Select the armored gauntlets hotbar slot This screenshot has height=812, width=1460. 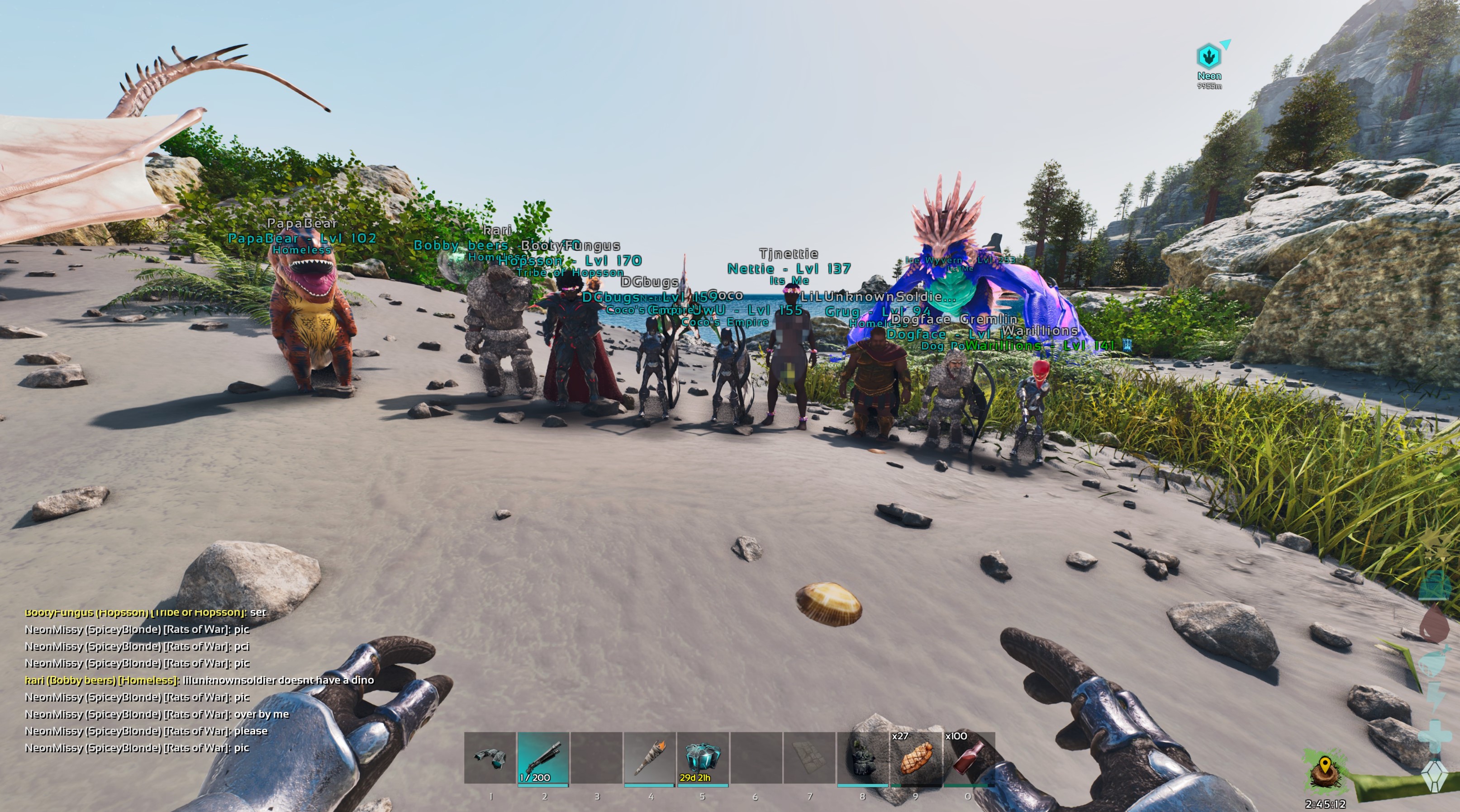click(490, 758)
